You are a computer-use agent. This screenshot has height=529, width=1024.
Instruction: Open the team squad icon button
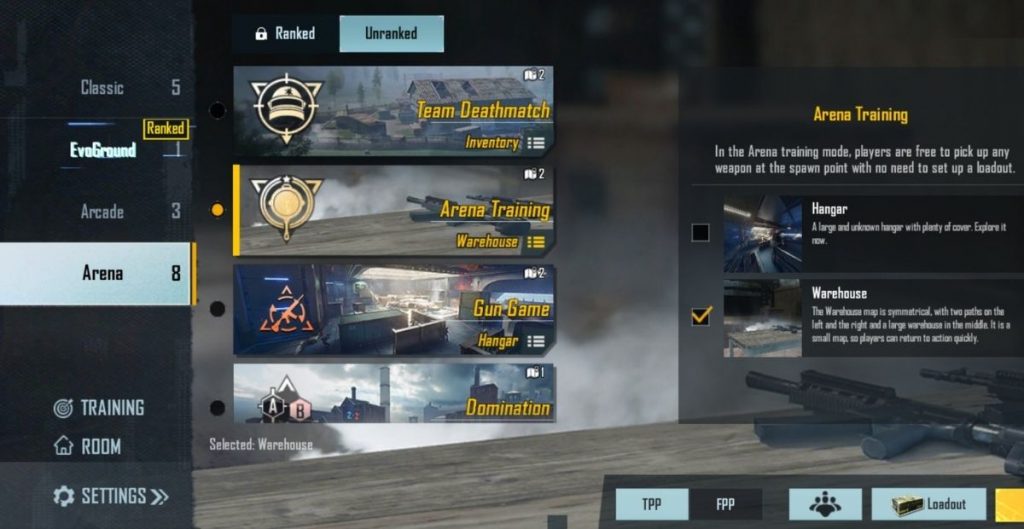click(825, 505)
